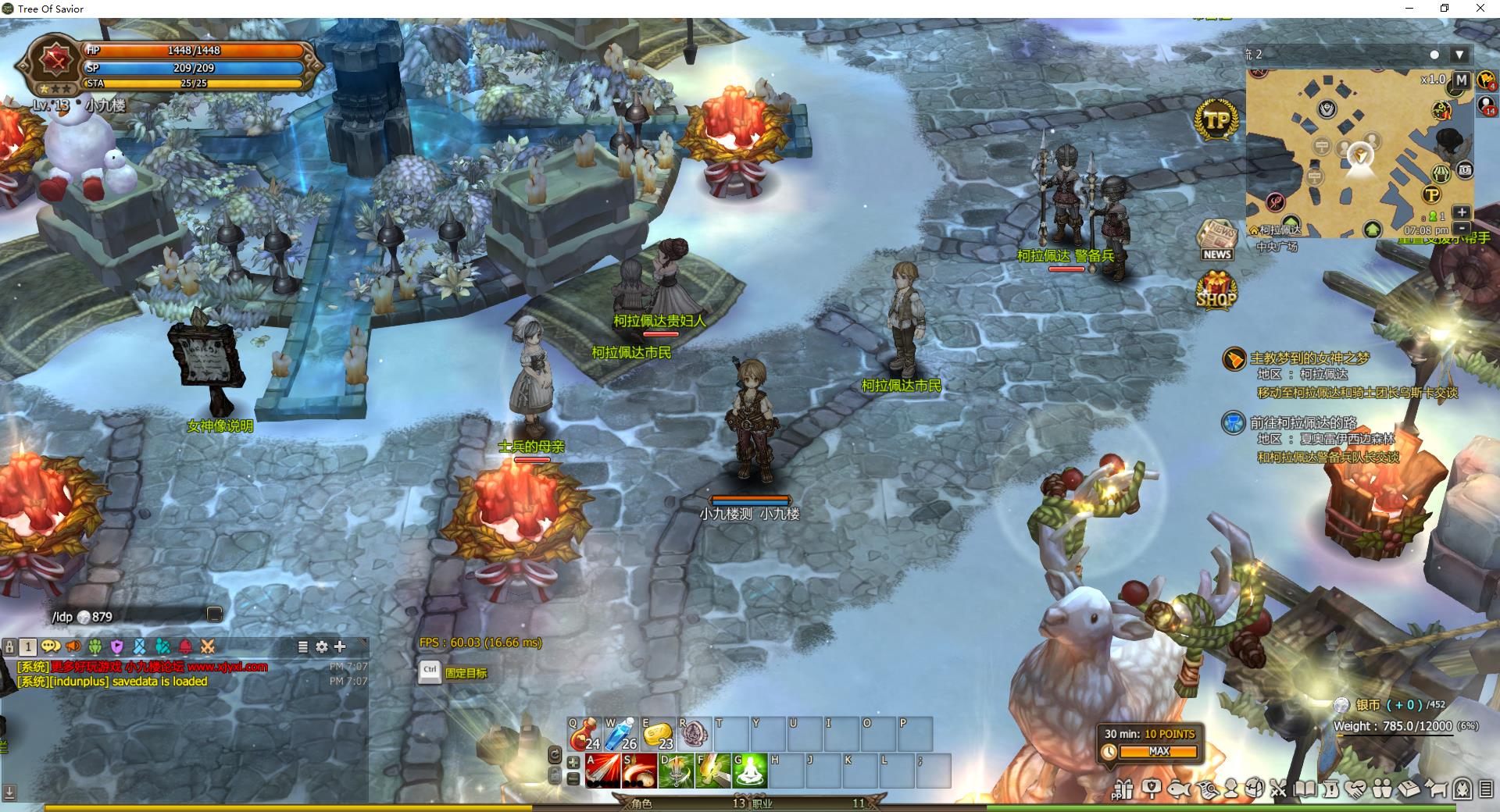Viewport: 1500px width, 812px height.
Task: Open the crossed swords menu icon
Action: coord(1278,789)
